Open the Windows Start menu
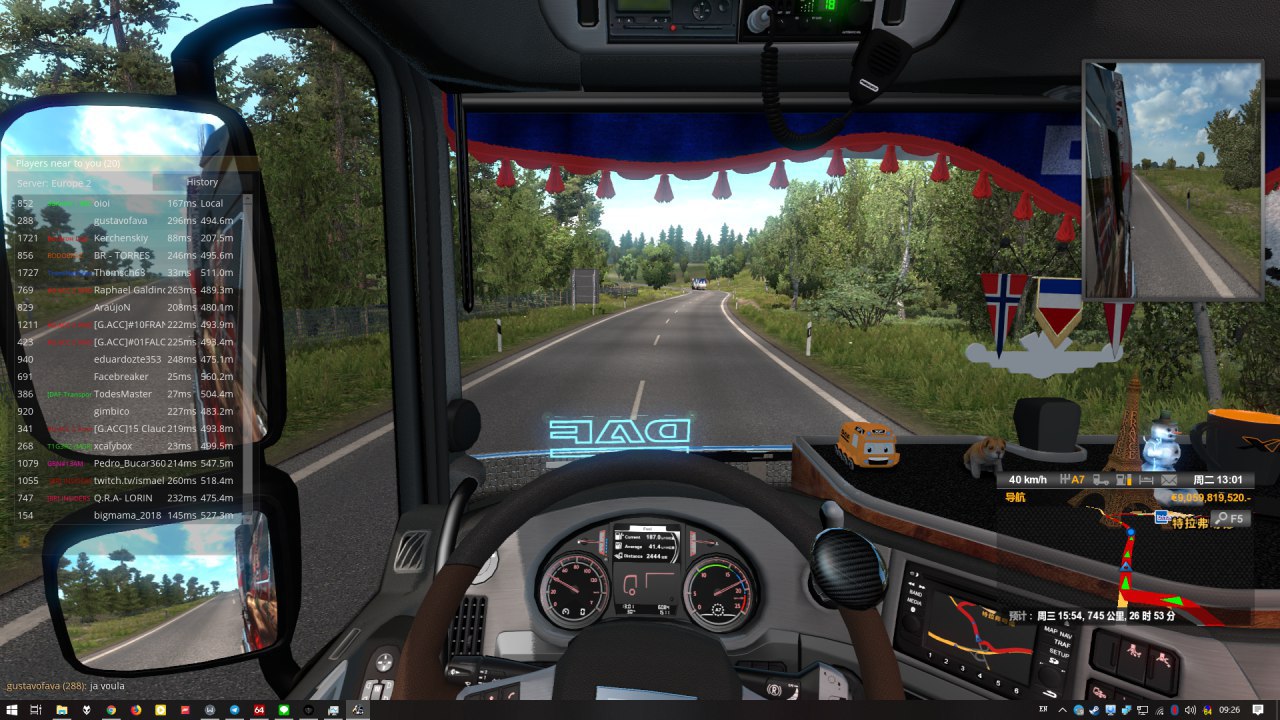The image size is (1280, 720). coord(11,709)
